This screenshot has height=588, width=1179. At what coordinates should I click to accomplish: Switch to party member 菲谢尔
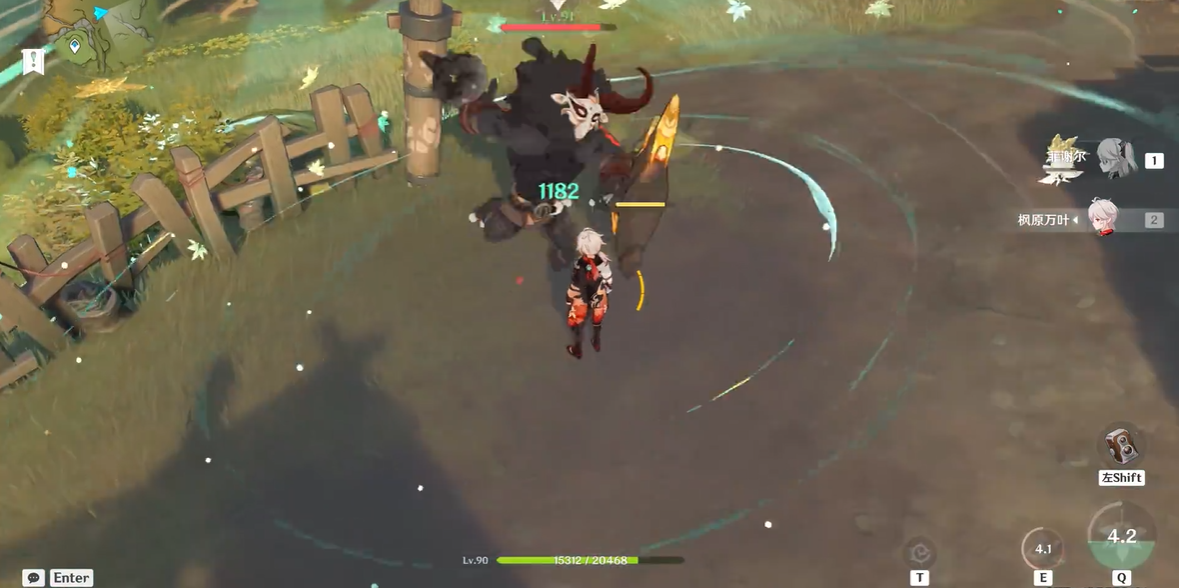pos(1115,159)
